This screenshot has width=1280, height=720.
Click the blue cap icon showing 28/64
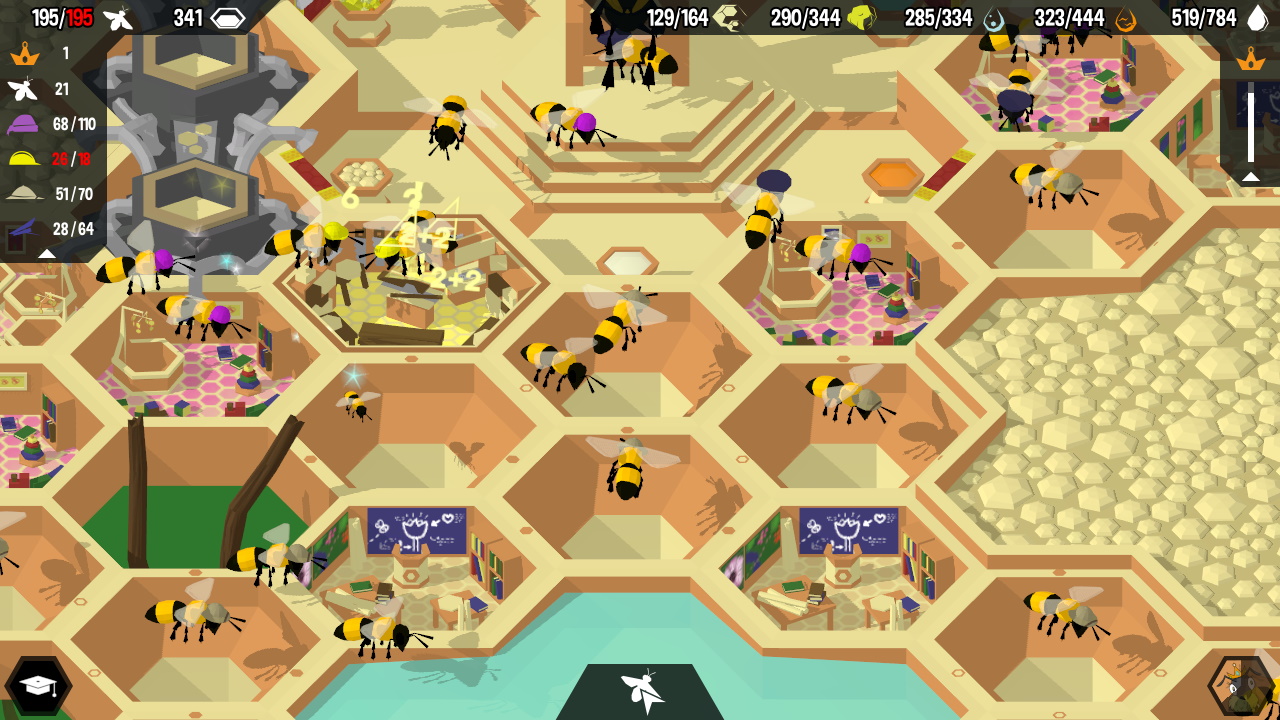click(22, 229)
